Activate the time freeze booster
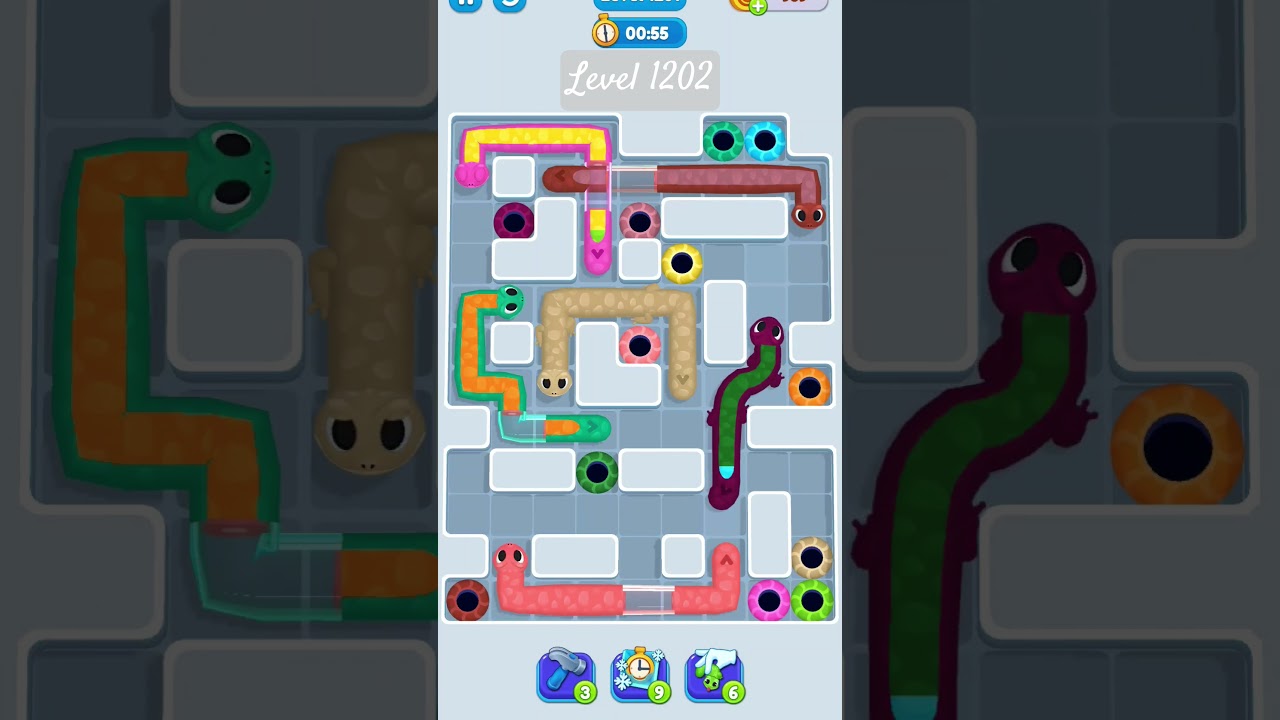The image size is (1280, 720). [639, 675]
